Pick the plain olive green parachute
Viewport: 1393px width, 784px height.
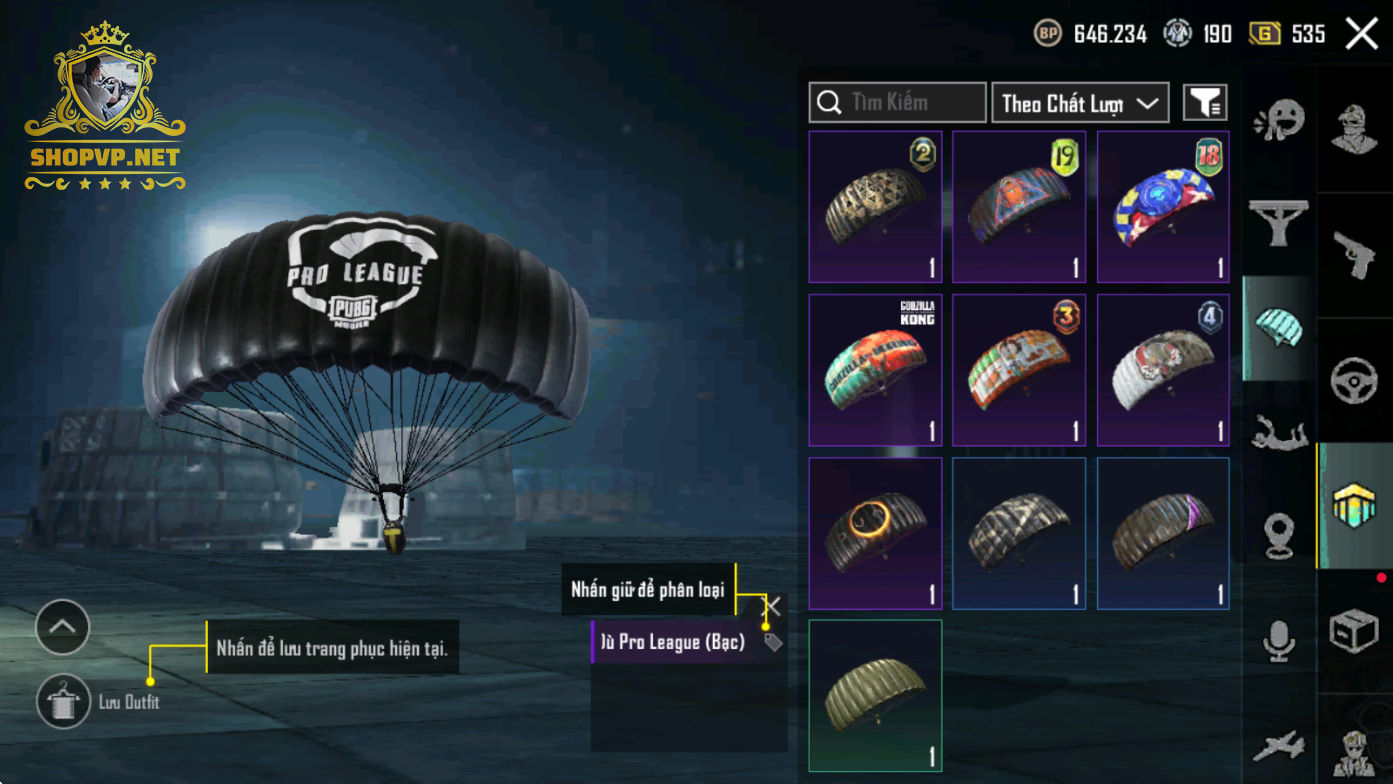875,696
